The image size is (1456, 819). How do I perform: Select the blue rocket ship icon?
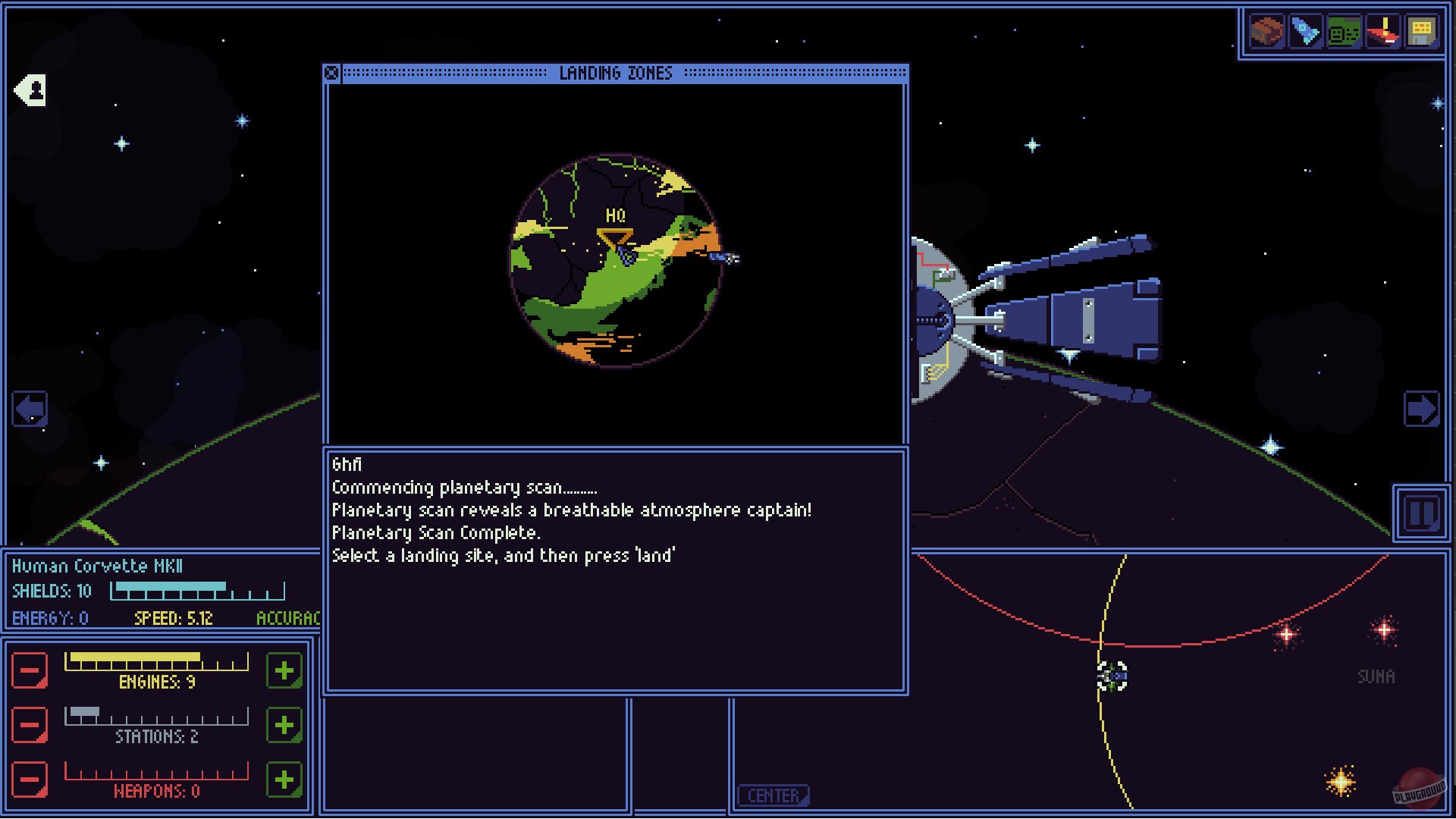(x=1305, y=32)
